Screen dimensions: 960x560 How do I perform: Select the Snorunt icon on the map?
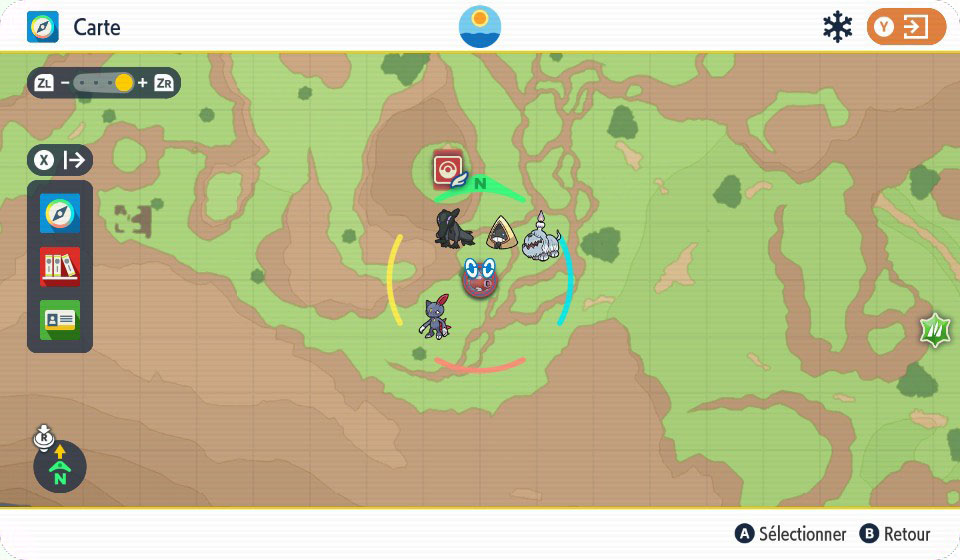pos(501,234)
